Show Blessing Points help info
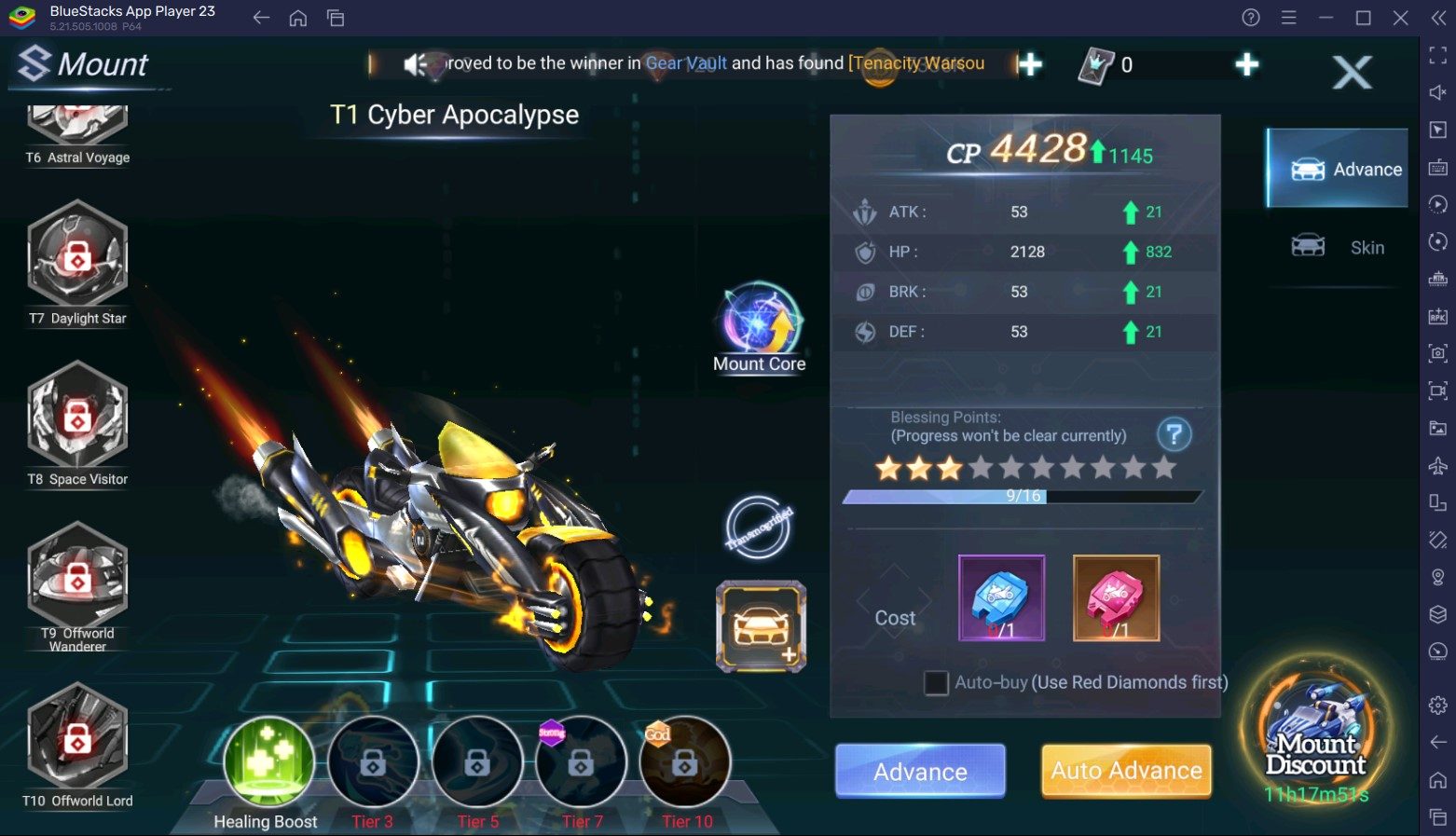Viewport: 1456px width, 836px height. pos(1174,434)
